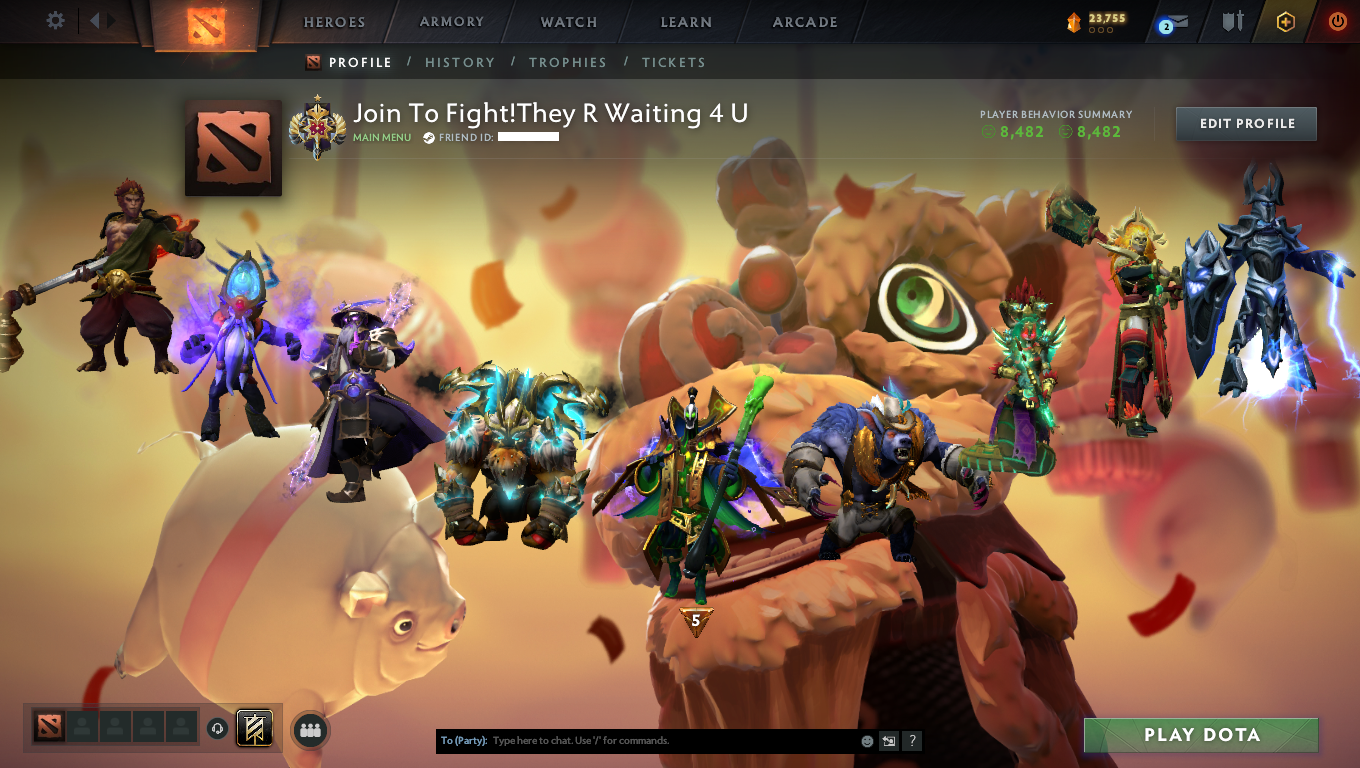1360x768 pixels.
Task: Click the chat channel icon beside the emoticon
Action: [888, 741]
